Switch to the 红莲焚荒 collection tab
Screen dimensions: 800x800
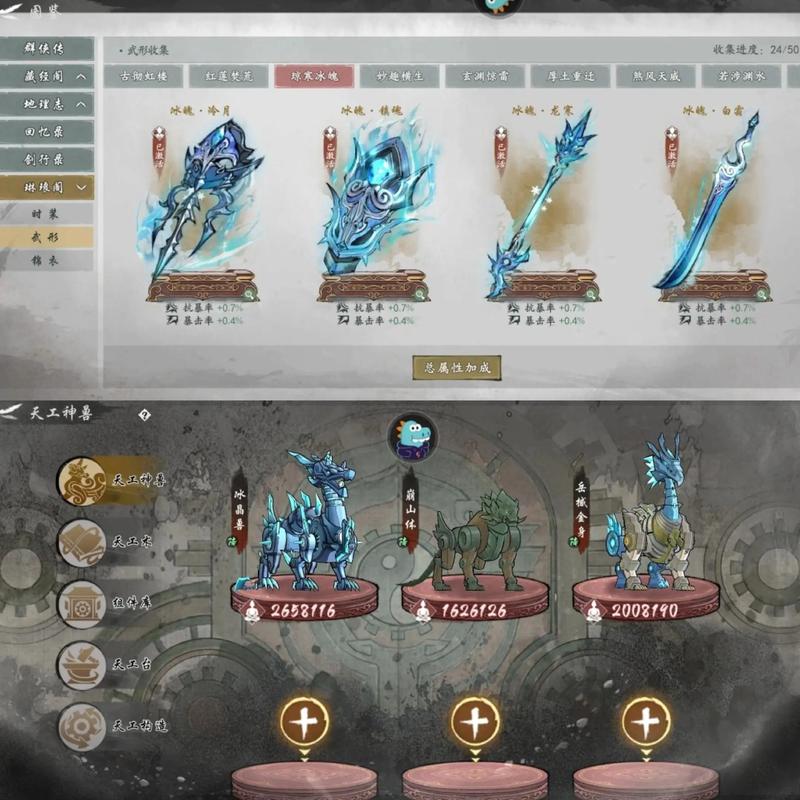[233, 76]
